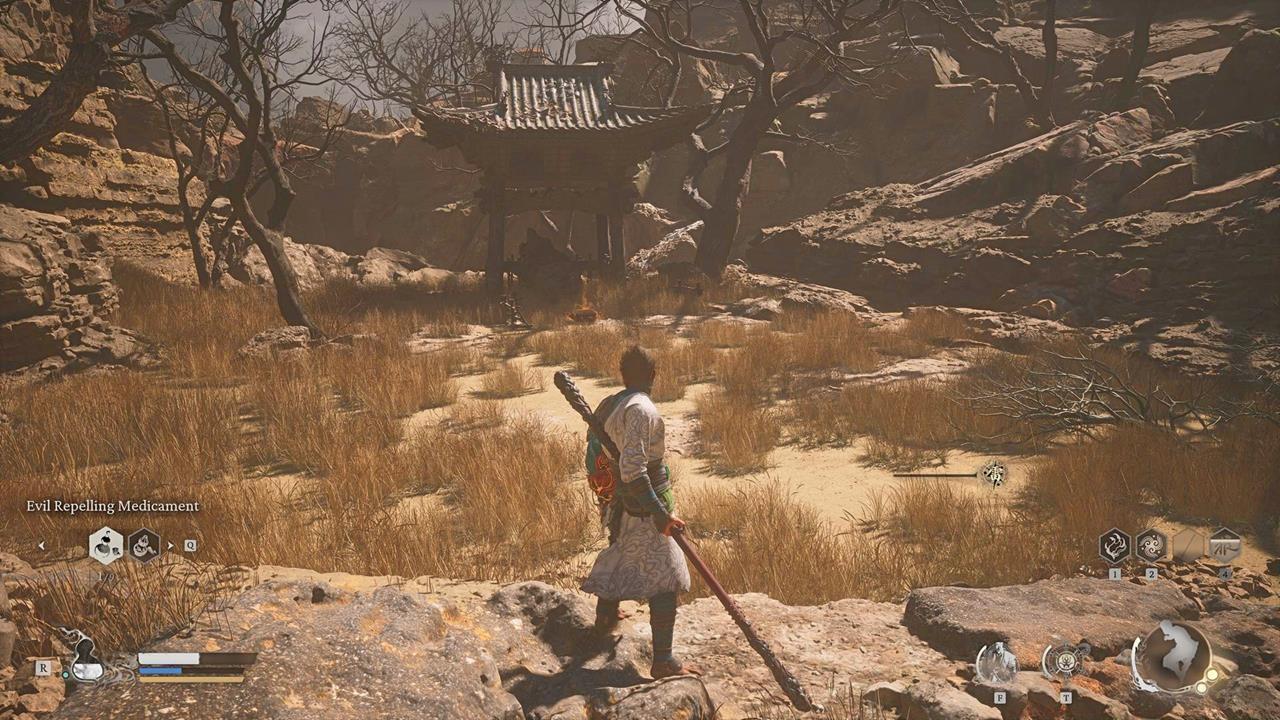Screen dimensions: 1280x720
Task: Open the transformation ability bound to F
Action: tap(997, 660)
